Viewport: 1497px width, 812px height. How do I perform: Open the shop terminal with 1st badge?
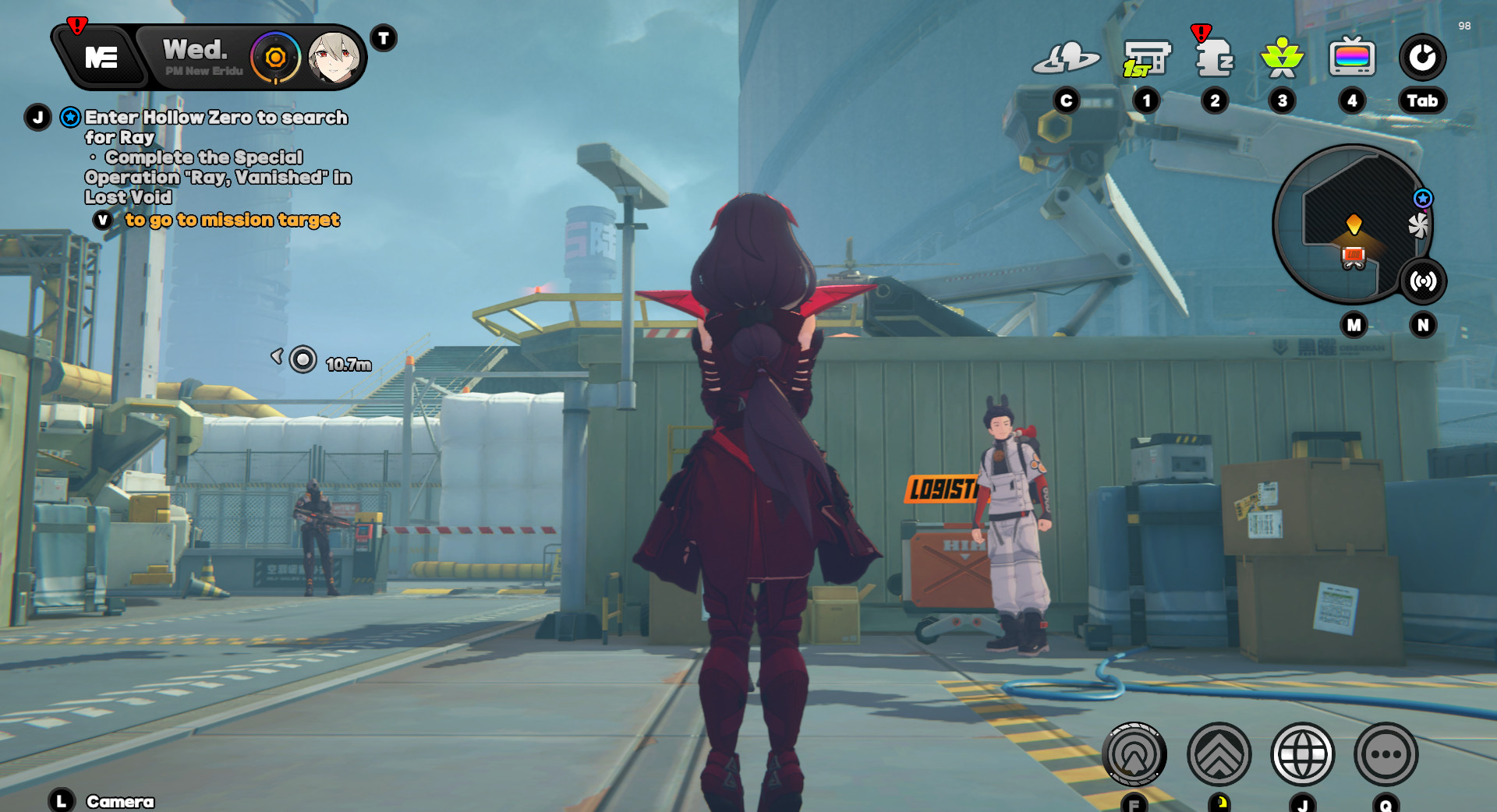click(x=1145, y=58)
